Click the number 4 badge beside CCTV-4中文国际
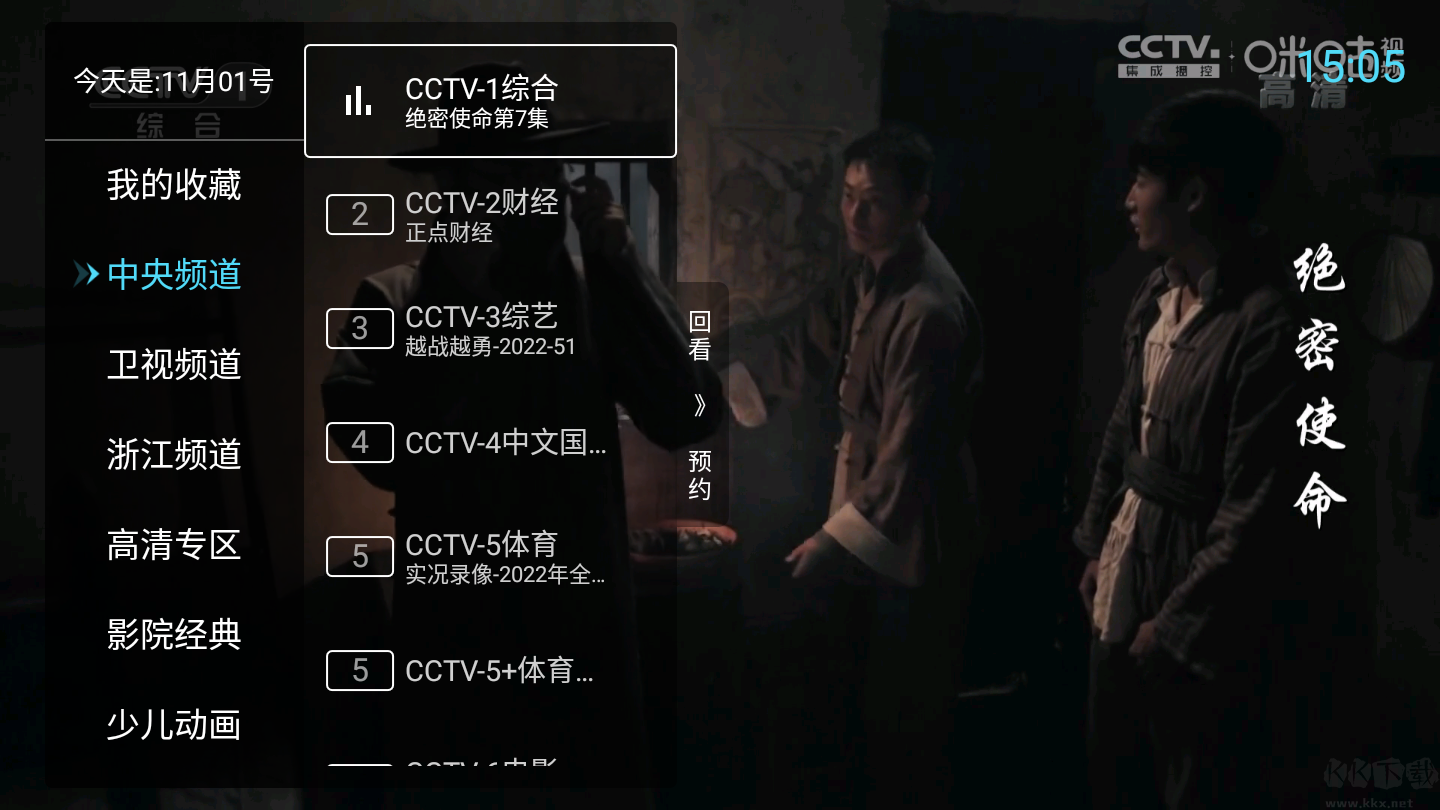 coord(359,442)
